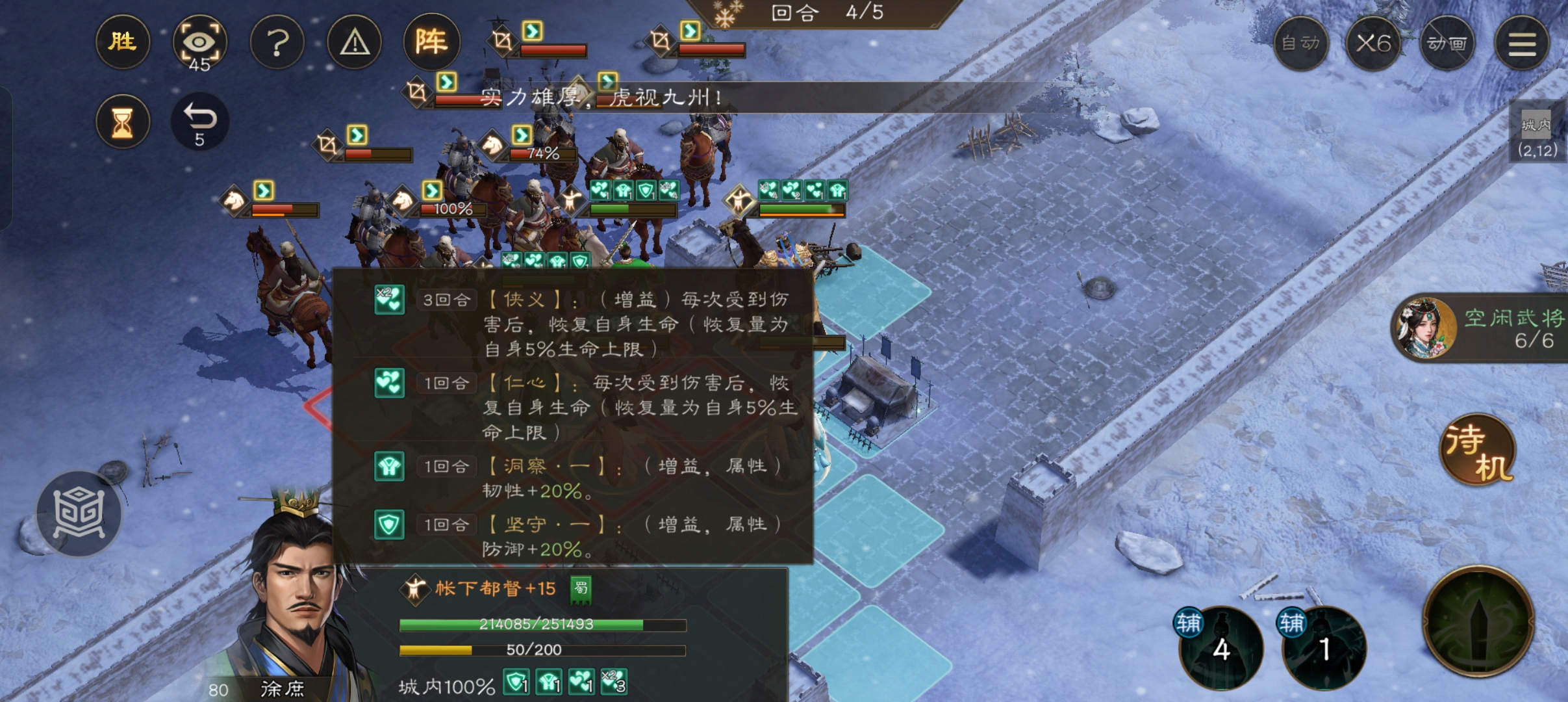Viewport: 1568px width, 702px height.
Task: Click the warning triangle alert icon
Action: [355, 42]
